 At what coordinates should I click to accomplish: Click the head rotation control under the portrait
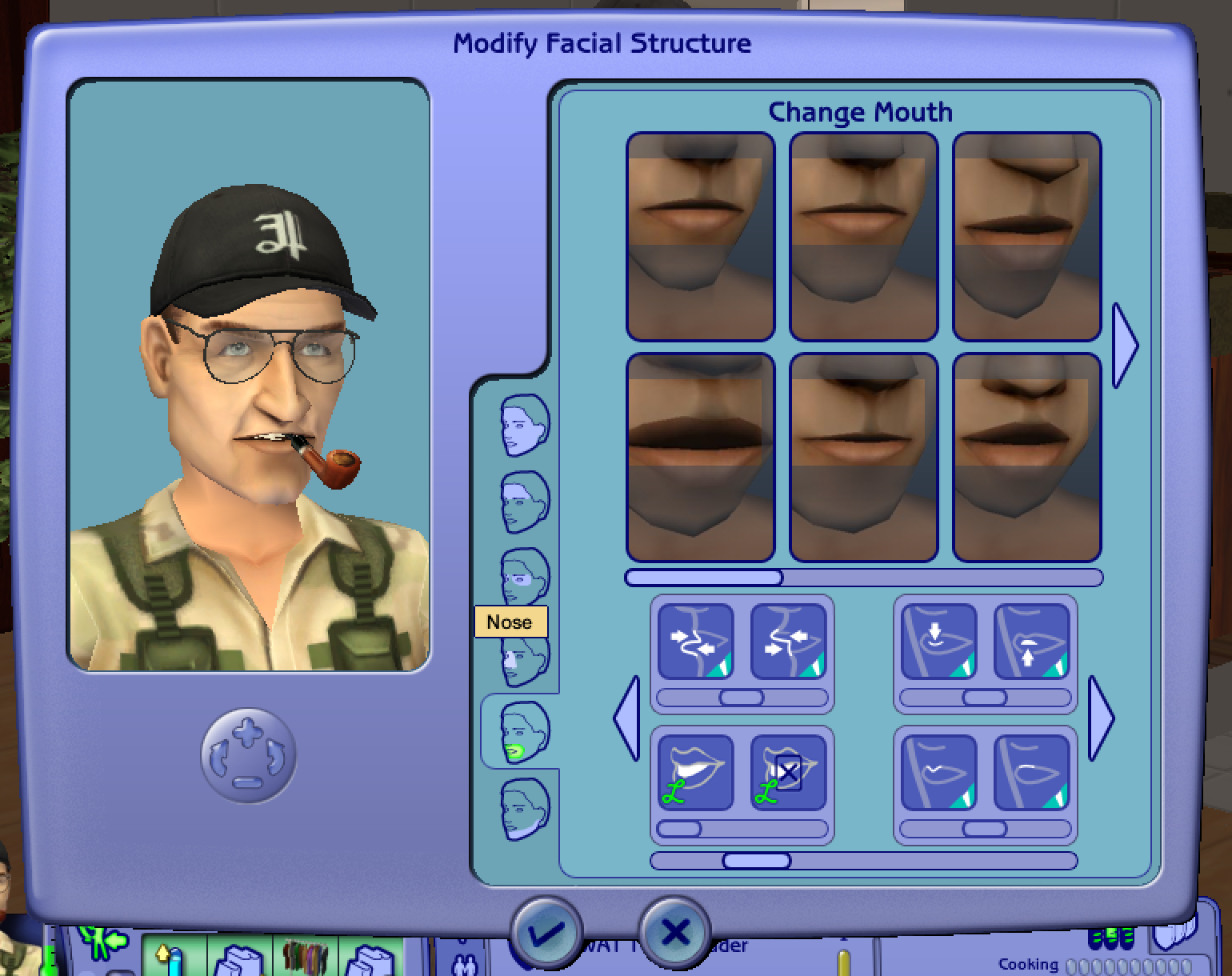point(248,756)
